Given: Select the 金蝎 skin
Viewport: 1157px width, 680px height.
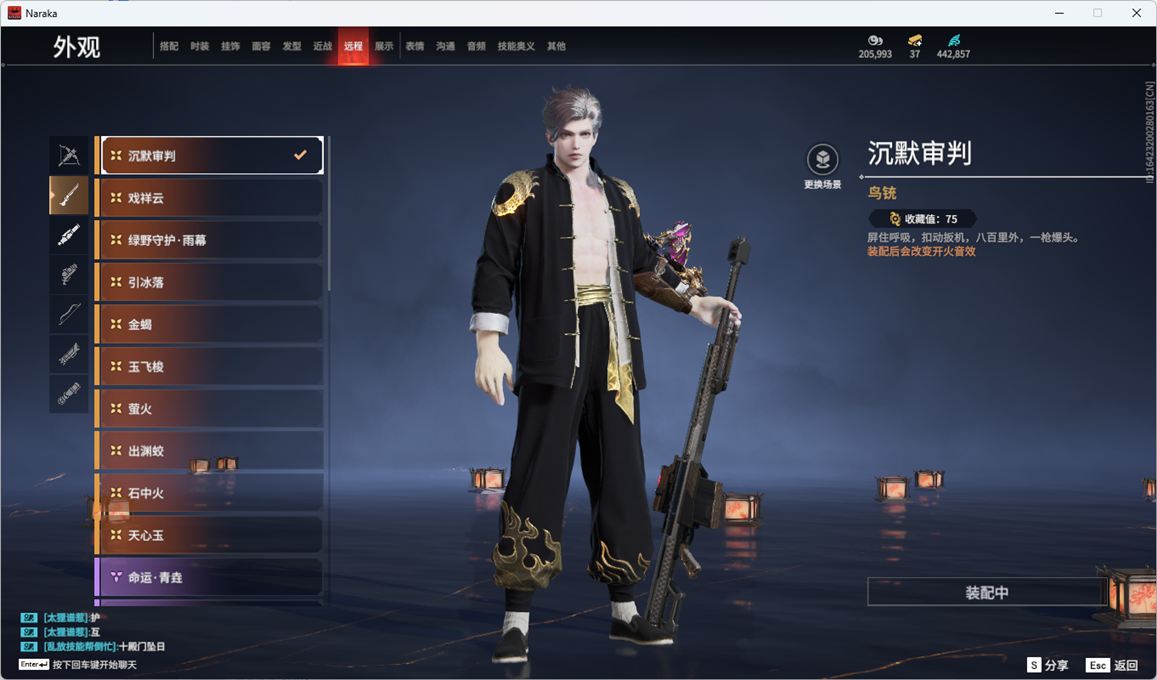Looking at the screenshot, I should (210, 324).
